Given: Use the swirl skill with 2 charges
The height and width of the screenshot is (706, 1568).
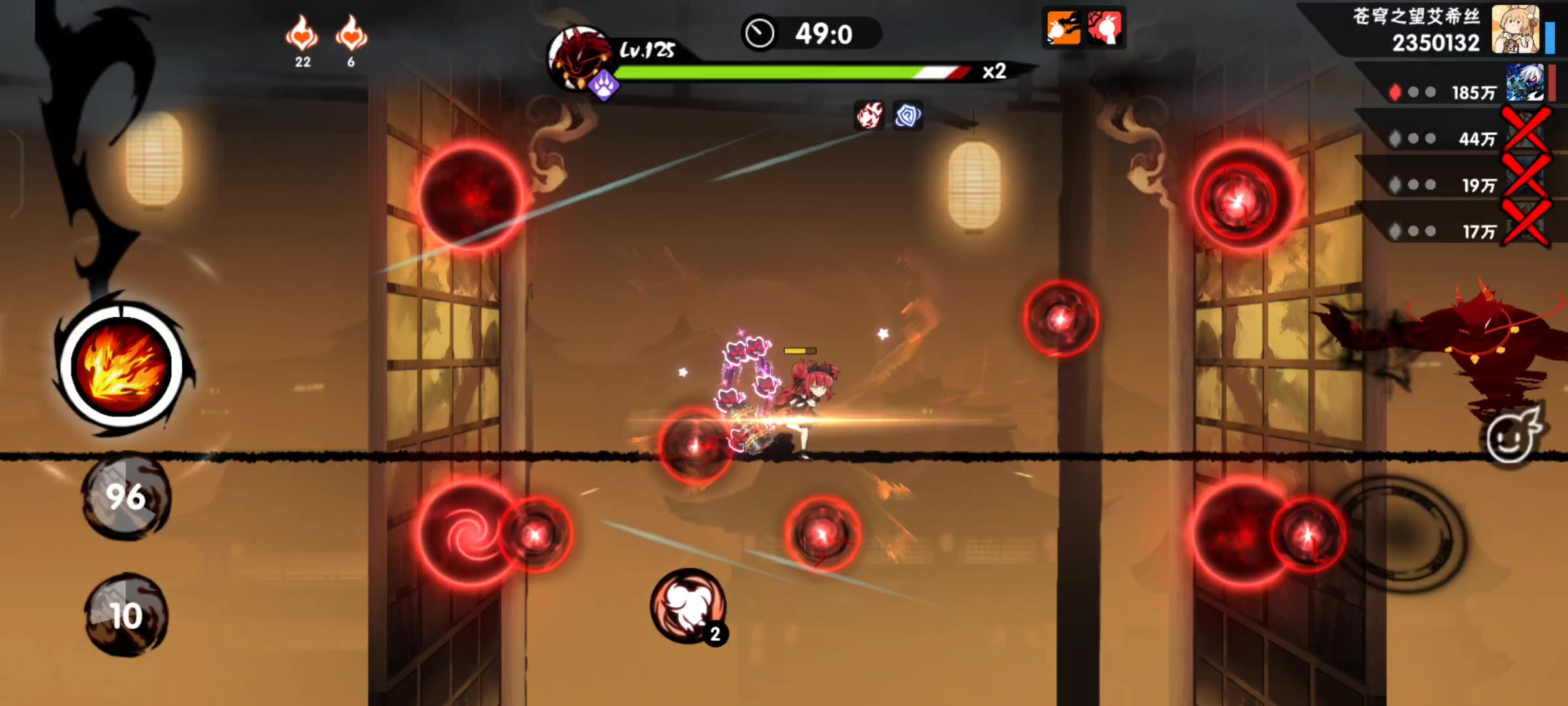Looking at the screenshot, I should (x=688, y=605).
